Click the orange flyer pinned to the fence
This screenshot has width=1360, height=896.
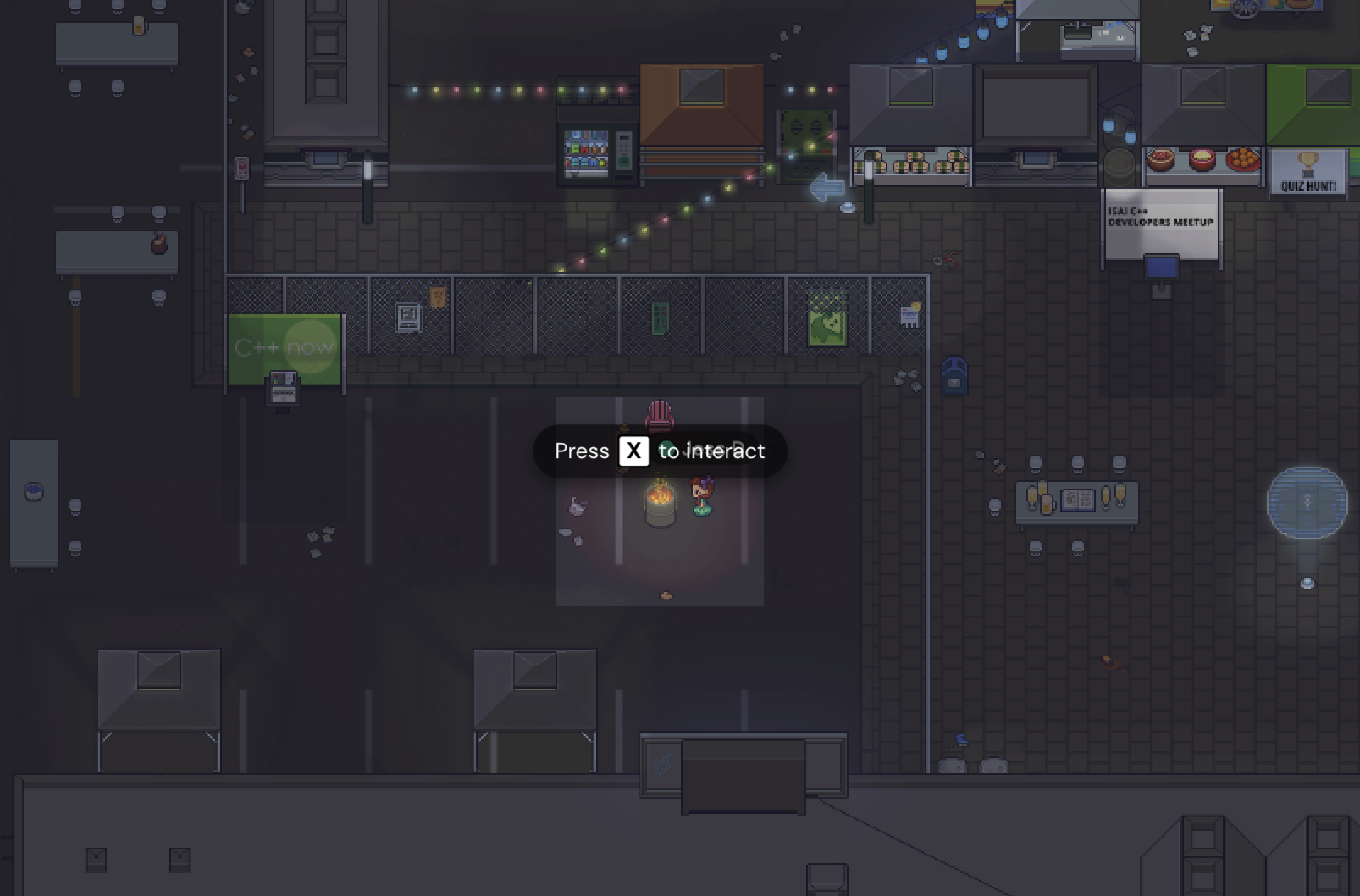[x=437, y=296]
